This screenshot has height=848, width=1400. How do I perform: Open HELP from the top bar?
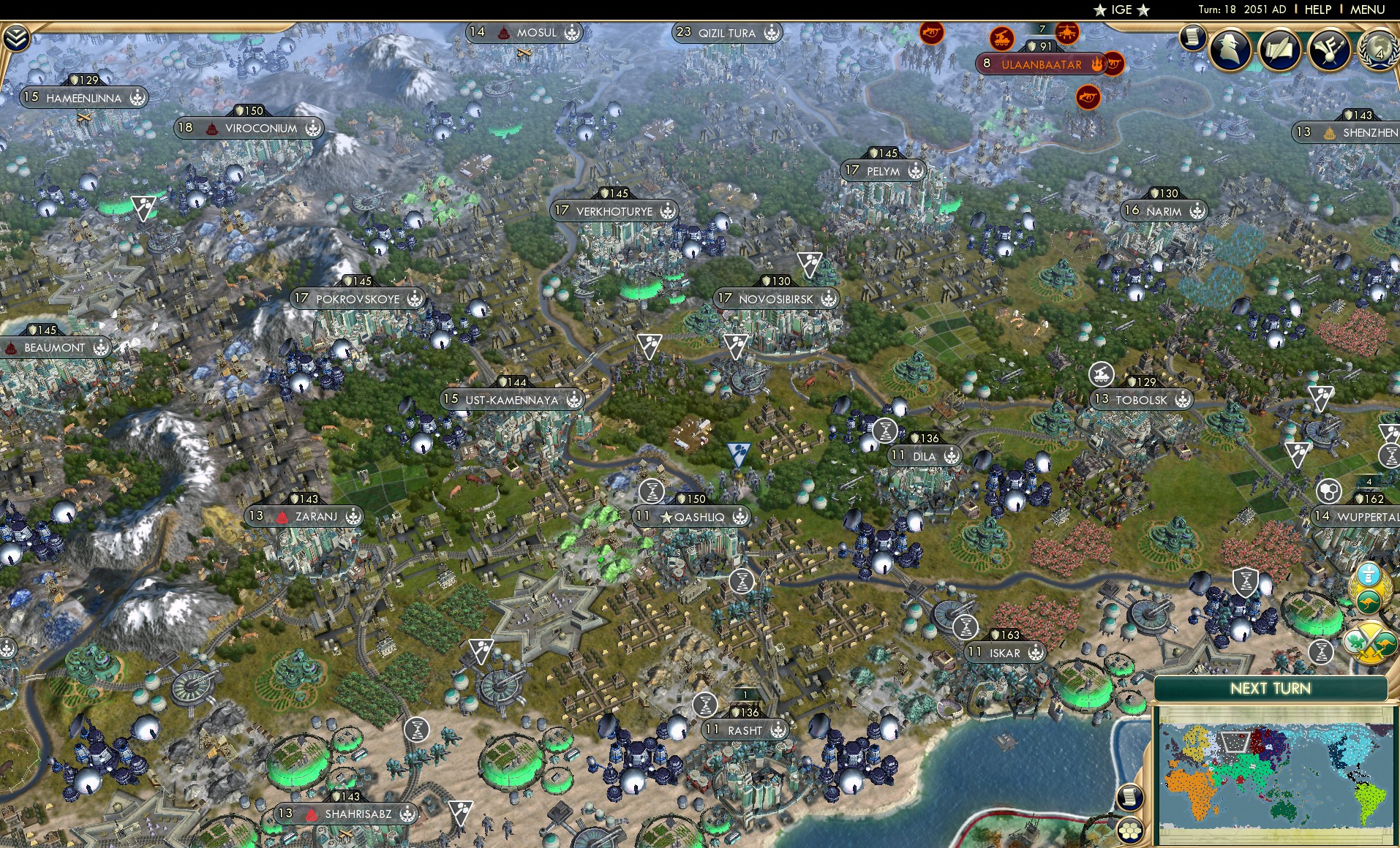pos(1317,10)
